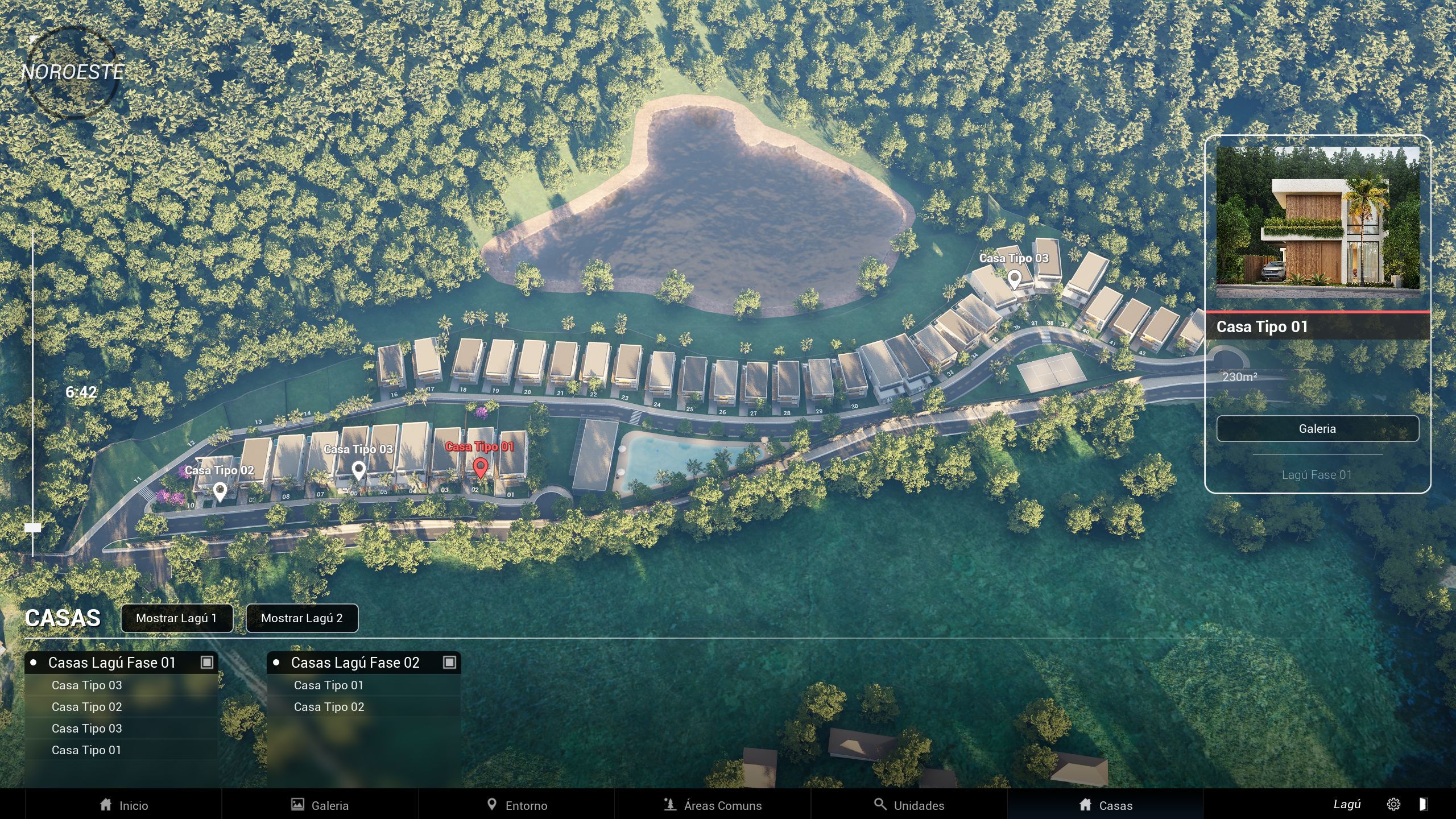Image resolution: width=1456 pixels, height=819 pixels.
Task: Toggle the Casas Lagú Fase 01 checkbox
Action: coord(207,662)
